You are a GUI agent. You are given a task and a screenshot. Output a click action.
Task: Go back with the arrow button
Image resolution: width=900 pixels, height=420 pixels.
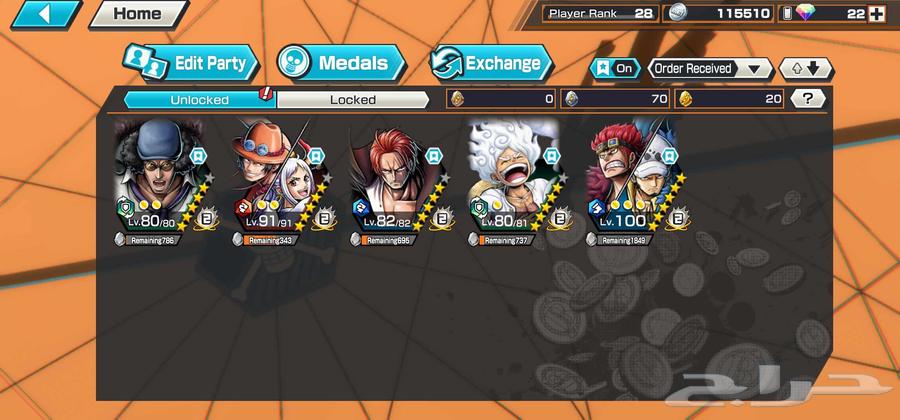(x=45, y=14)
